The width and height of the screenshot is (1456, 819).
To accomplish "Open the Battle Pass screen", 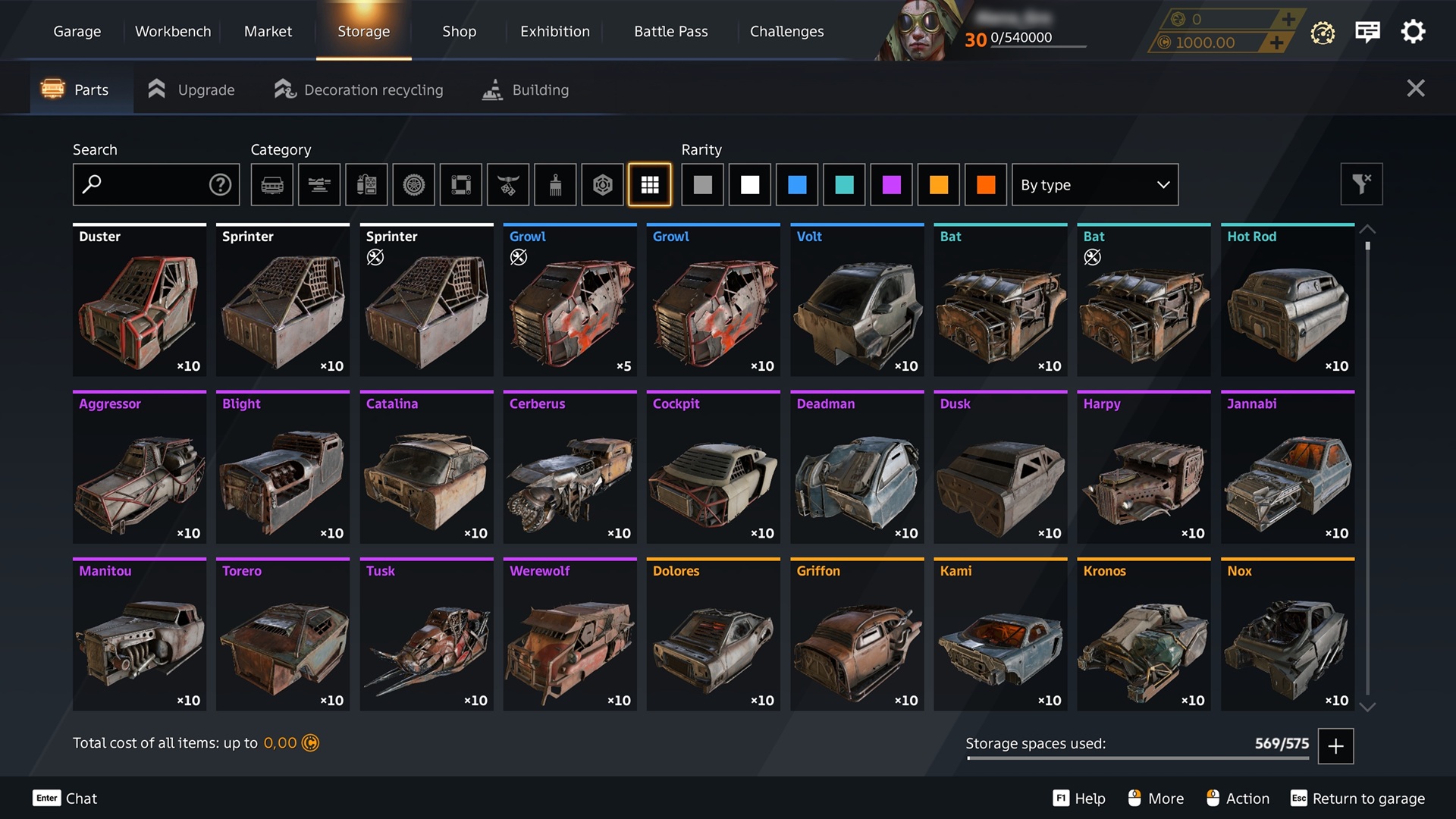I will click(670, 31).
